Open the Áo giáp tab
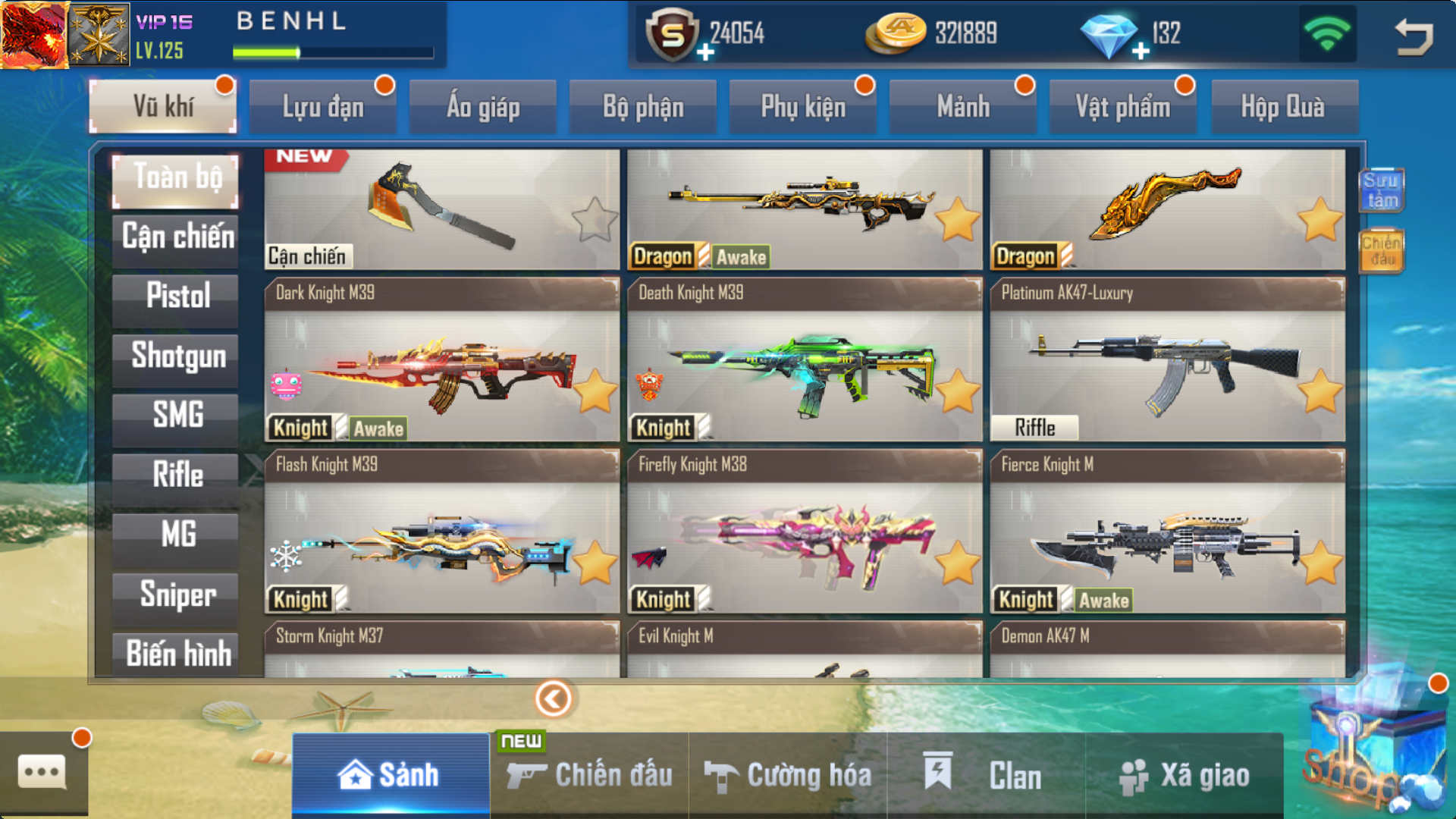This screenshot has width=1456, height=819. tap(483, 107)
